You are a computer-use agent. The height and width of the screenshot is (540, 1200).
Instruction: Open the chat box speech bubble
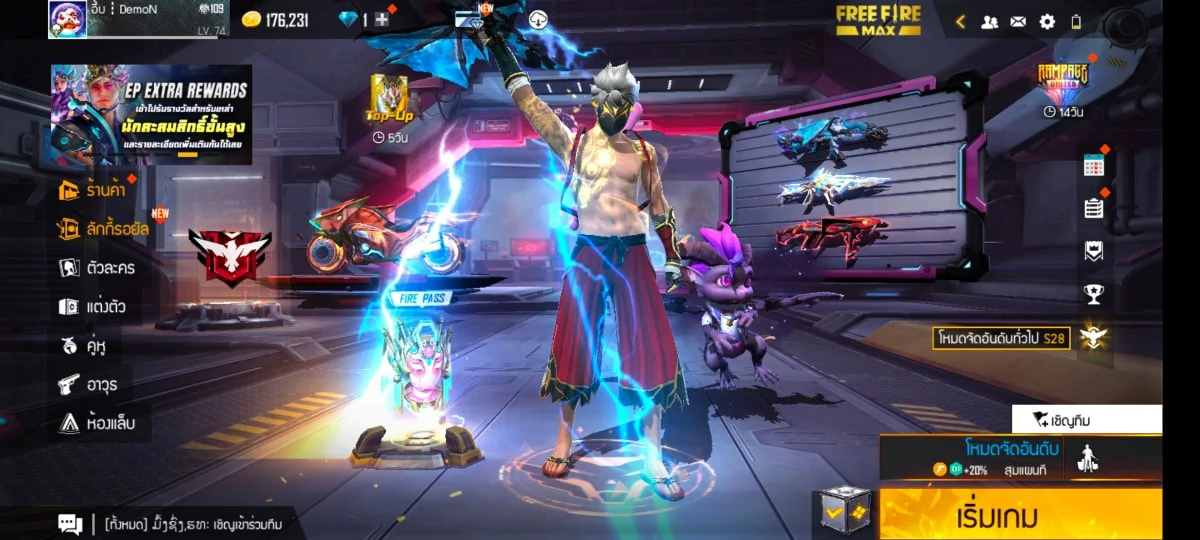click(x=70, y=523)
